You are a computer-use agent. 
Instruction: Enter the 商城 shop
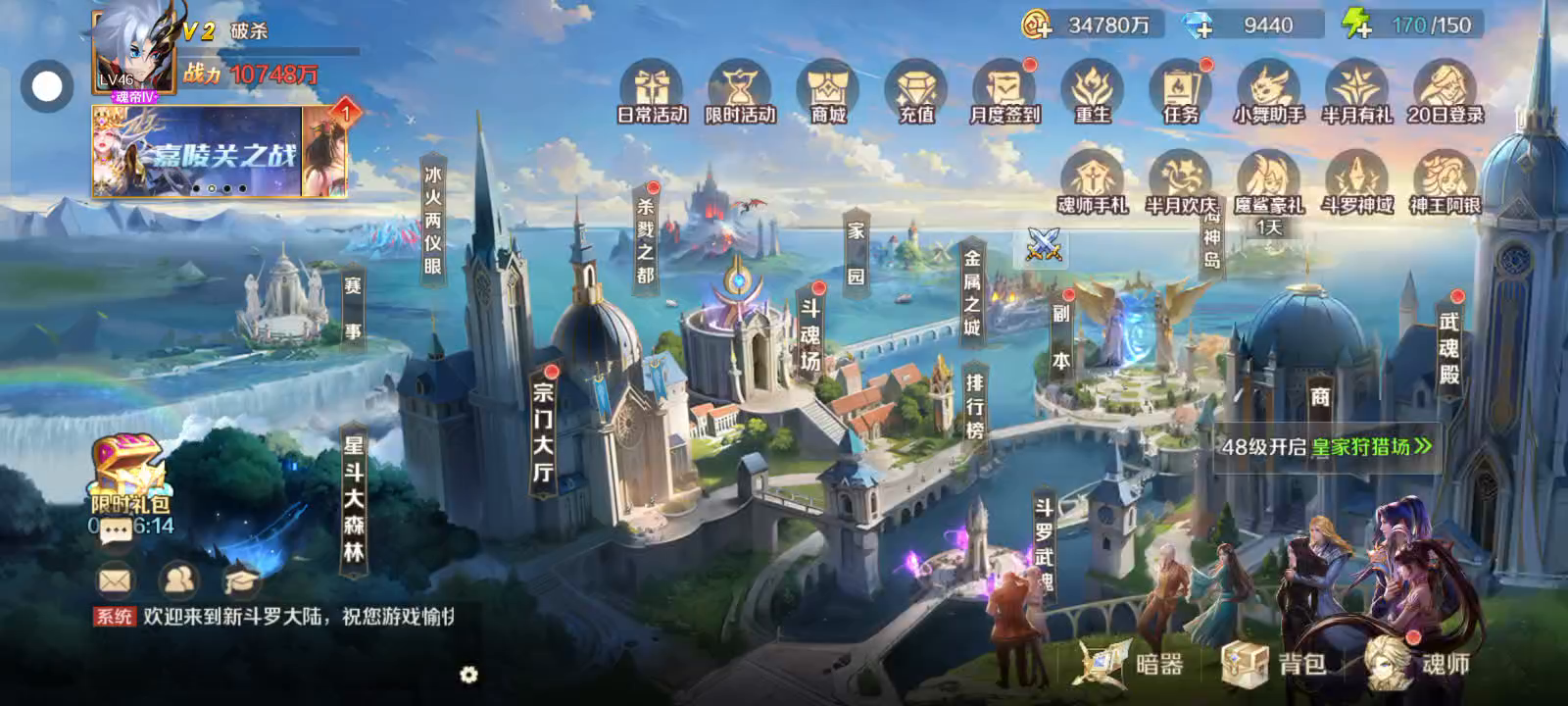(x=828, y=91)
